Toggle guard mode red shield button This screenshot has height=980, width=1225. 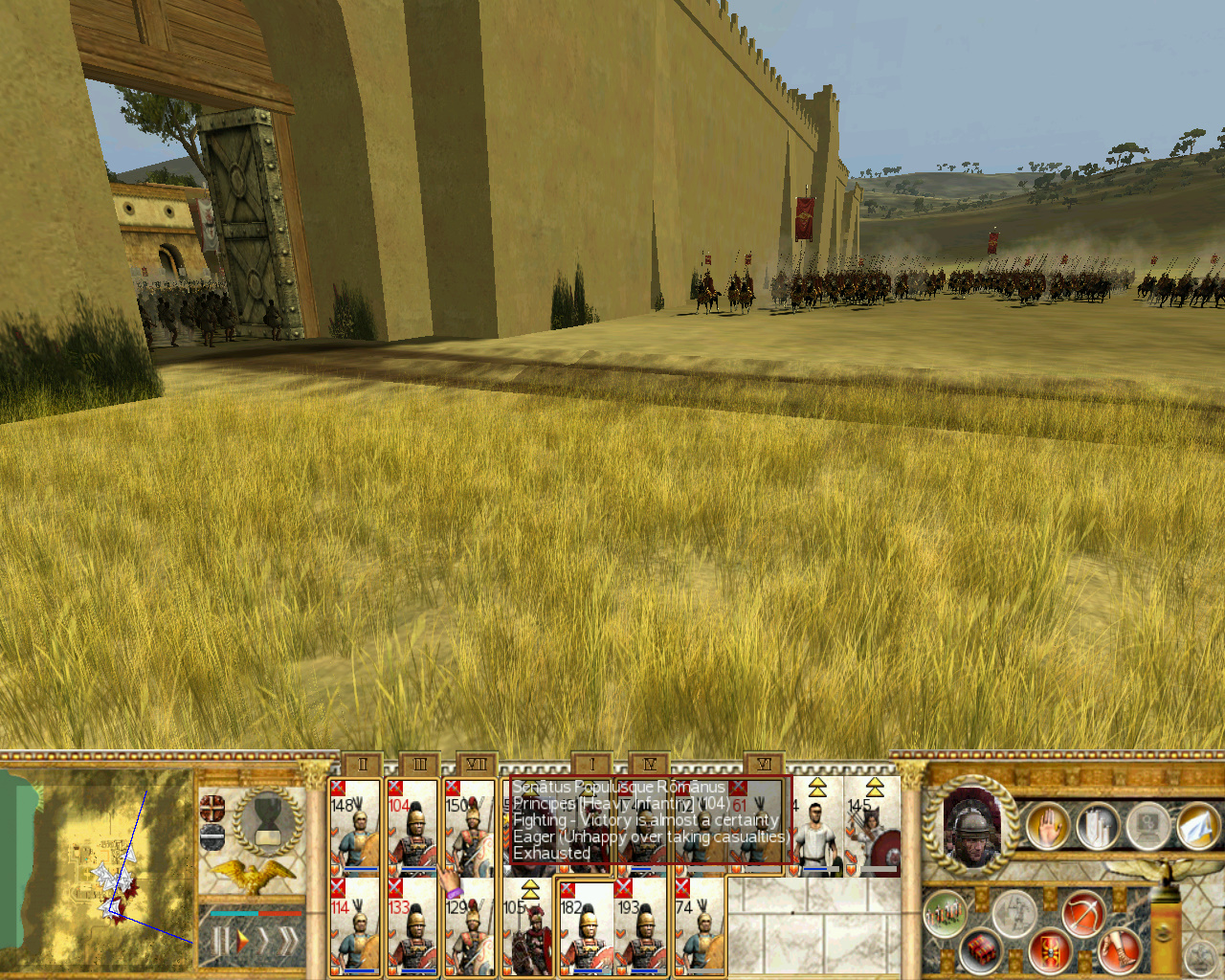[x=1050, y=950]
